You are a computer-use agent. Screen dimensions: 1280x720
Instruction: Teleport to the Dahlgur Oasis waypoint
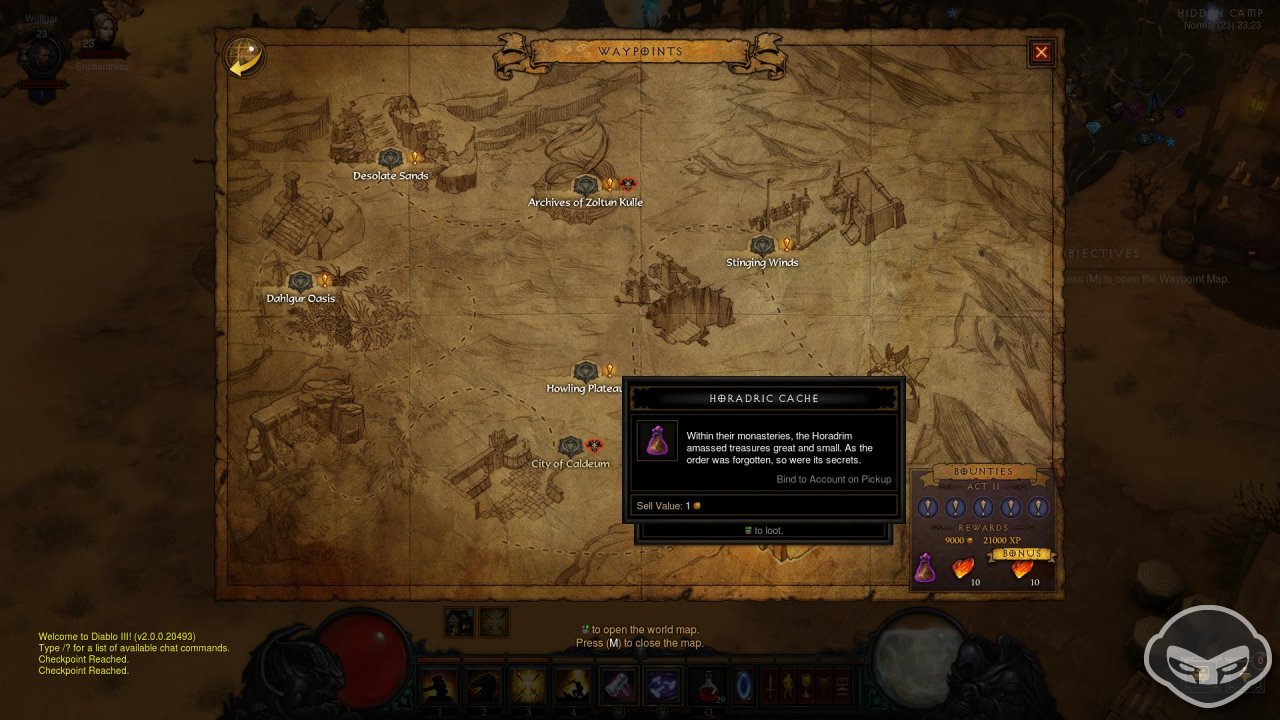[x=300, y=281]
